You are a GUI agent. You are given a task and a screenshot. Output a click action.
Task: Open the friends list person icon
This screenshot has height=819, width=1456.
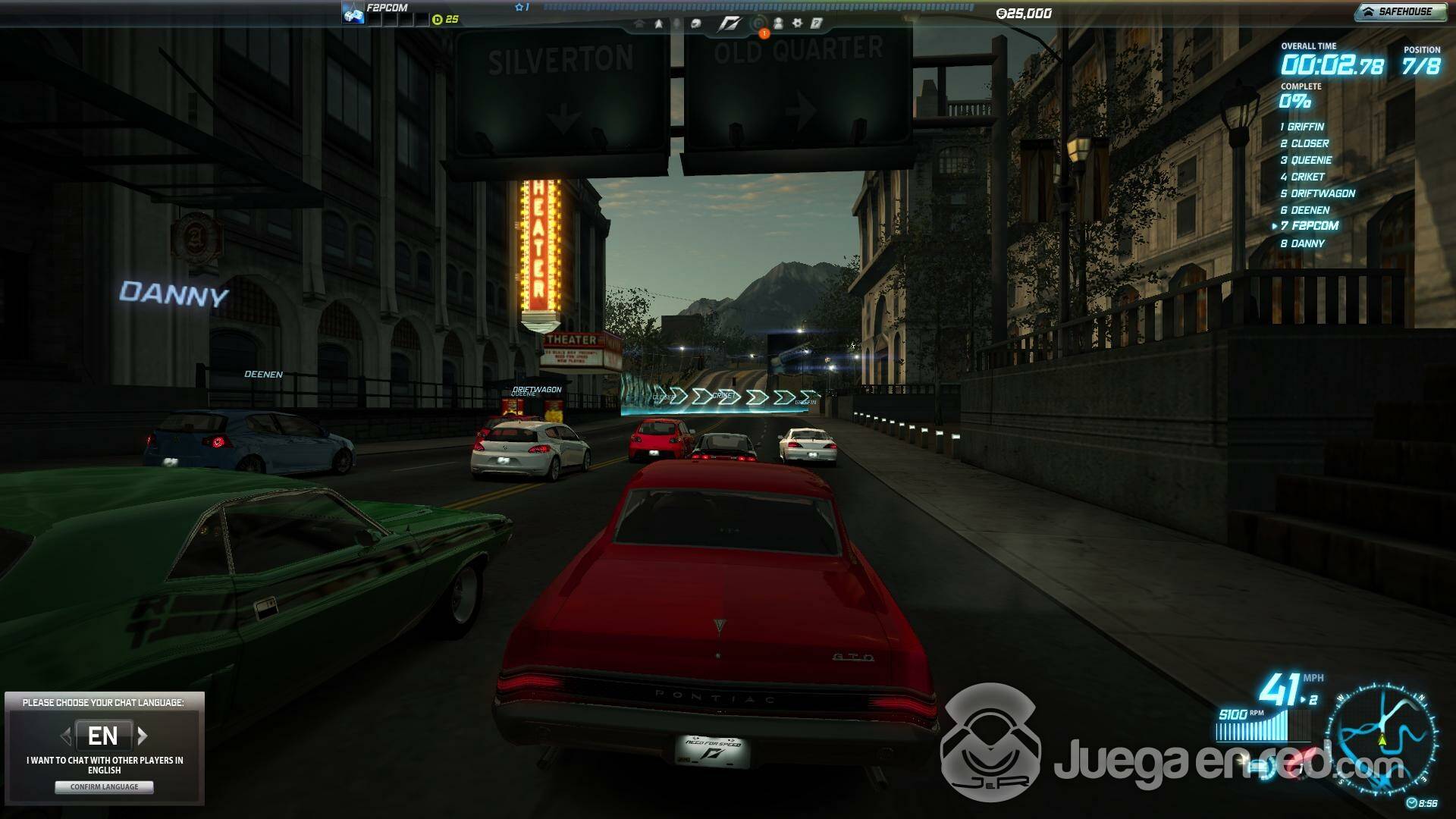(778, 24)
